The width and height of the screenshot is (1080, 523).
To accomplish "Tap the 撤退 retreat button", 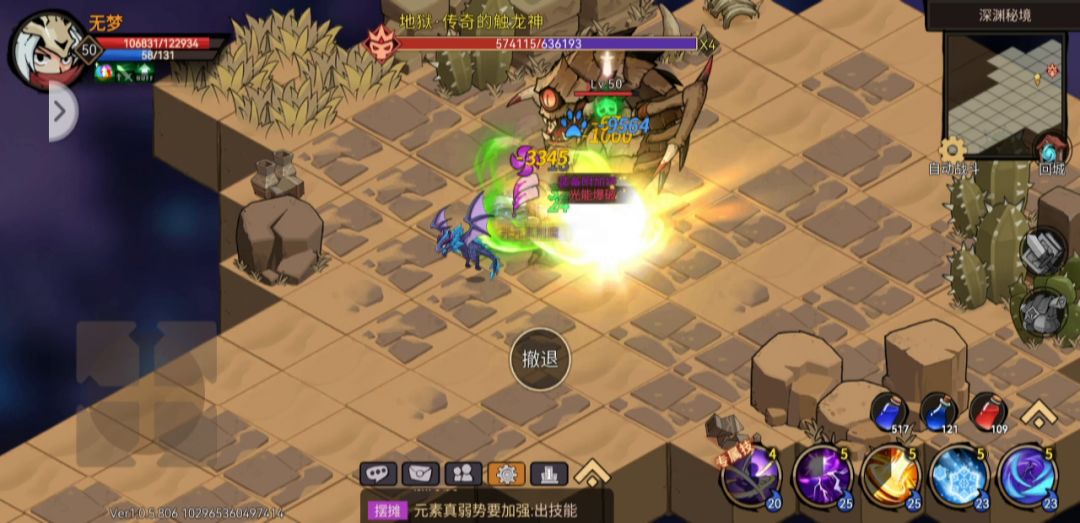I will [540, 359].
